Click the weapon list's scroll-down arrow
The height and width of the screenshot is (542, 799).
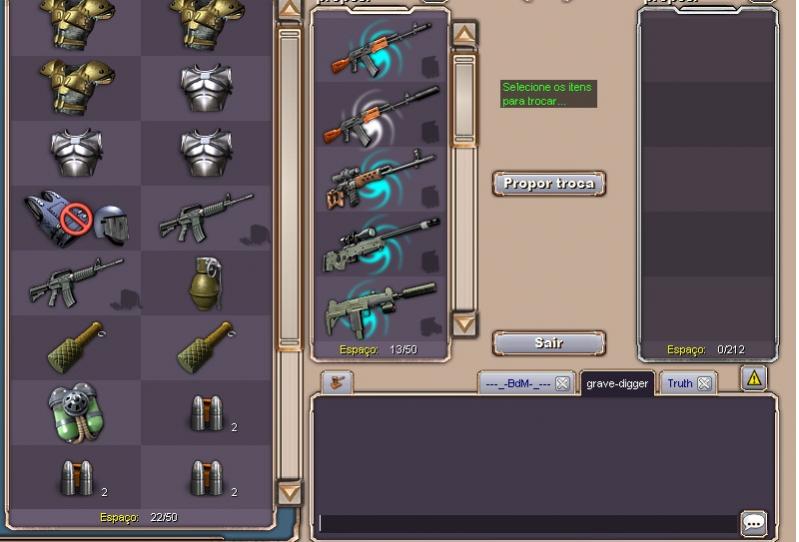pyautogui.click(x=464, y=324)
